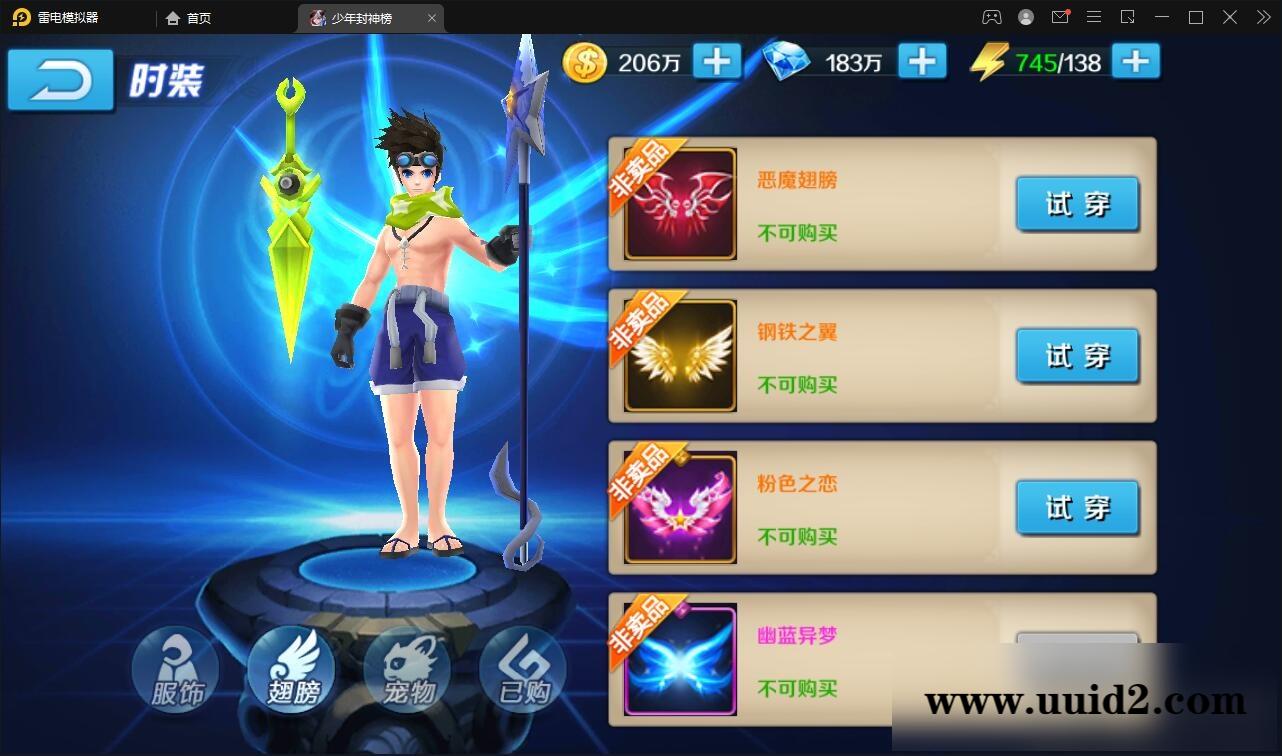Image resolution: width=1282 pixels, height=756 pixels.
Task: Go back using the blue return arrow
Action: tap(60, 80)
